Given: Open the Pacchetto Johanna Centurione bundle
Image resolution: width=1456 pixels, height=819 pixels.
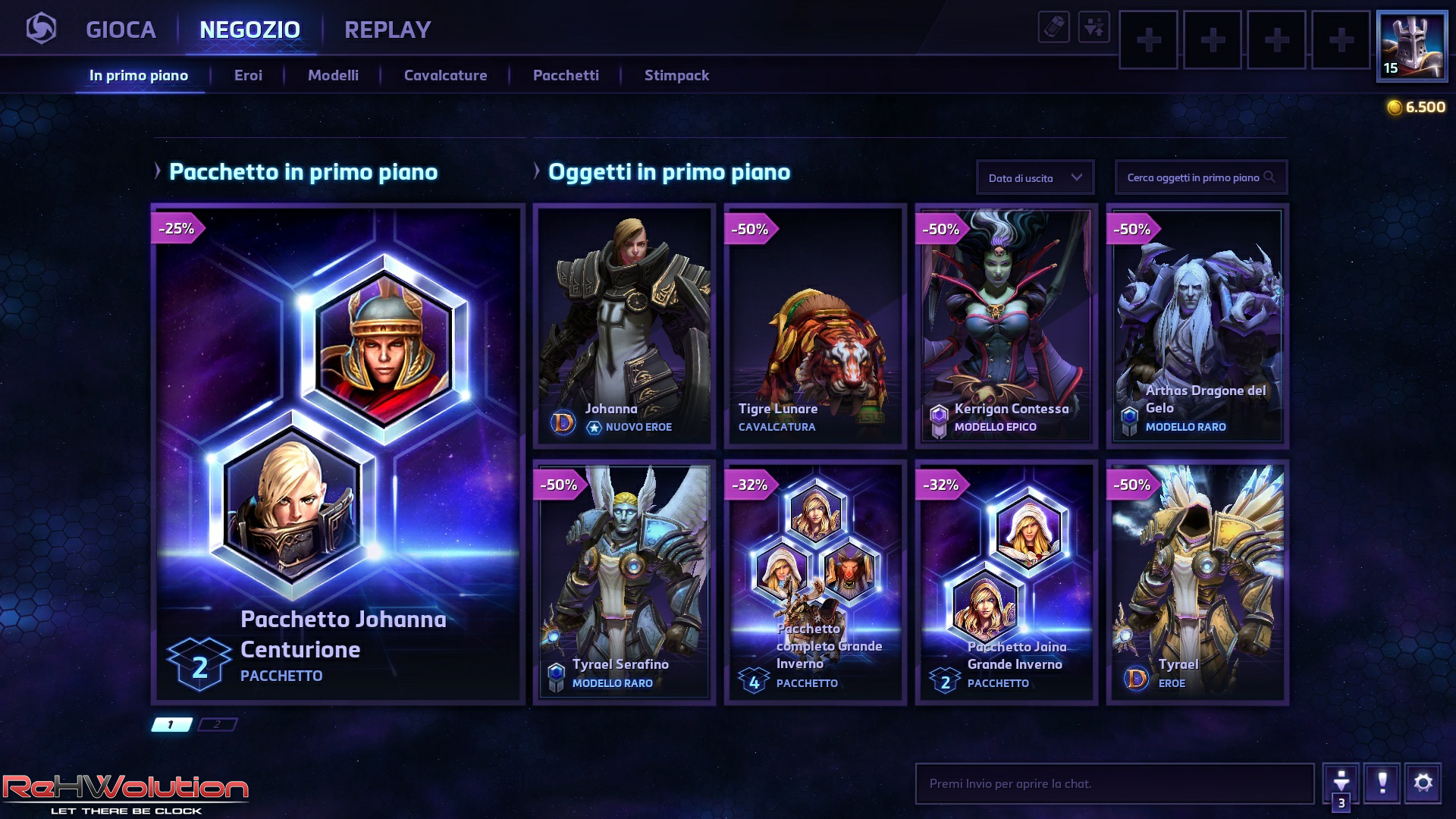Looking at the screenshot, I should pyautogui.click(x=338, y=453).
